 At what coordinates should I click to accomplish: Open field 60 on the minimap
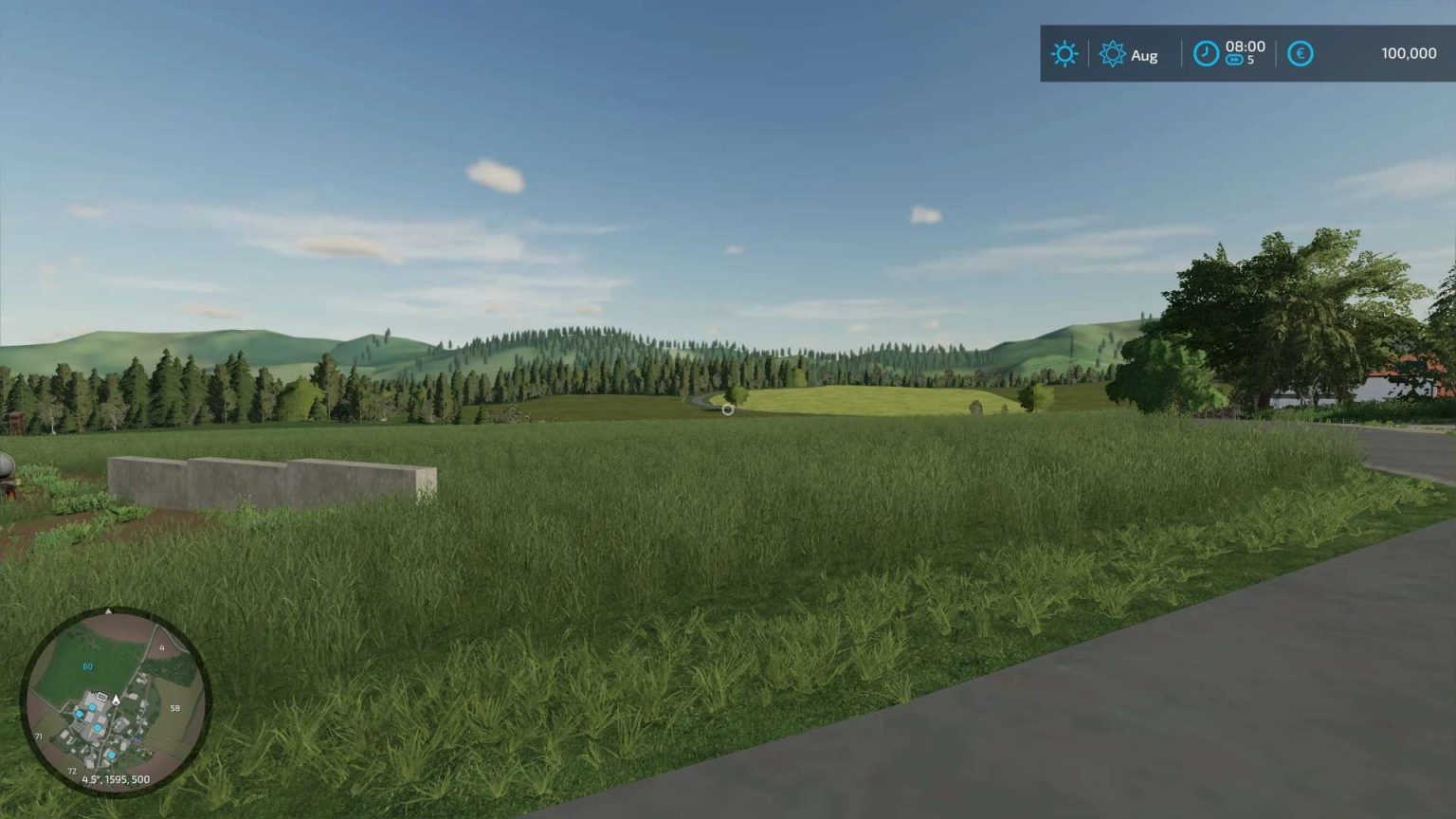pyautogui.click(x=87, y=665)
